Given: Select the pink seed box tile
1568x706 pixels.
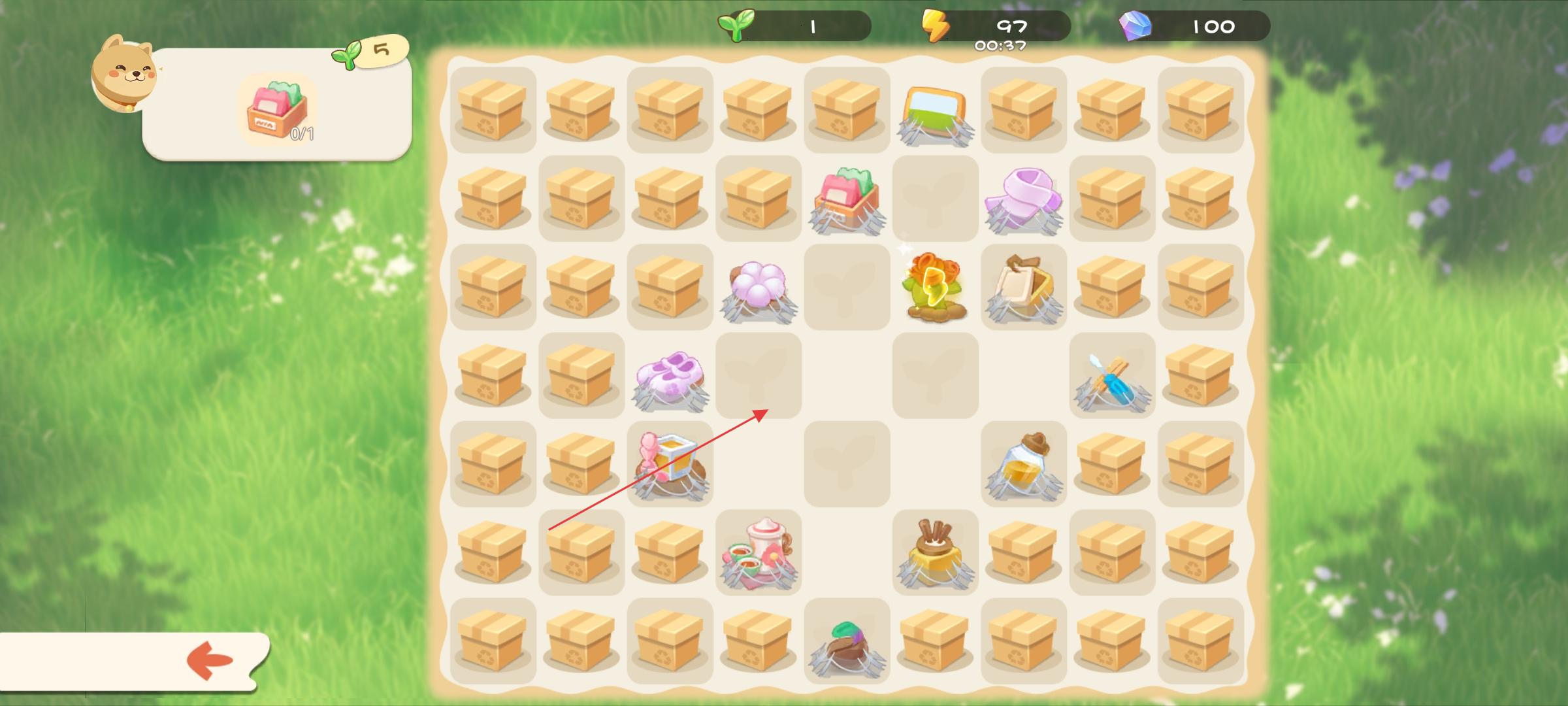Looking at the screenshot, I should [847, 199].
